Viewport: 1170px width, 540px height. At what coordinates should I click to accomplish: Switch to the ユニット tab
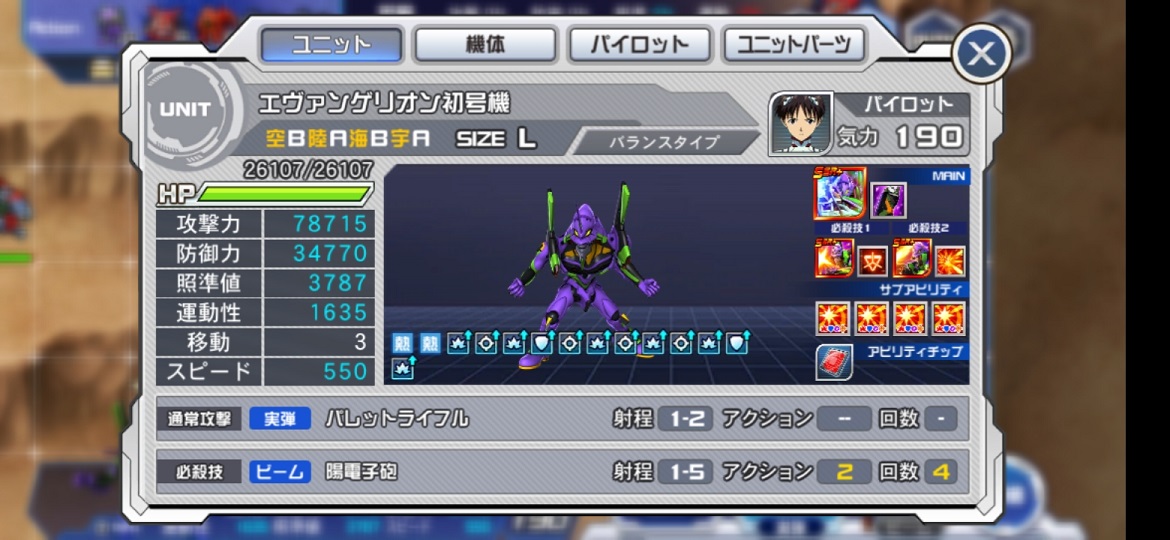pyautogui.click(x=331, y=45)
